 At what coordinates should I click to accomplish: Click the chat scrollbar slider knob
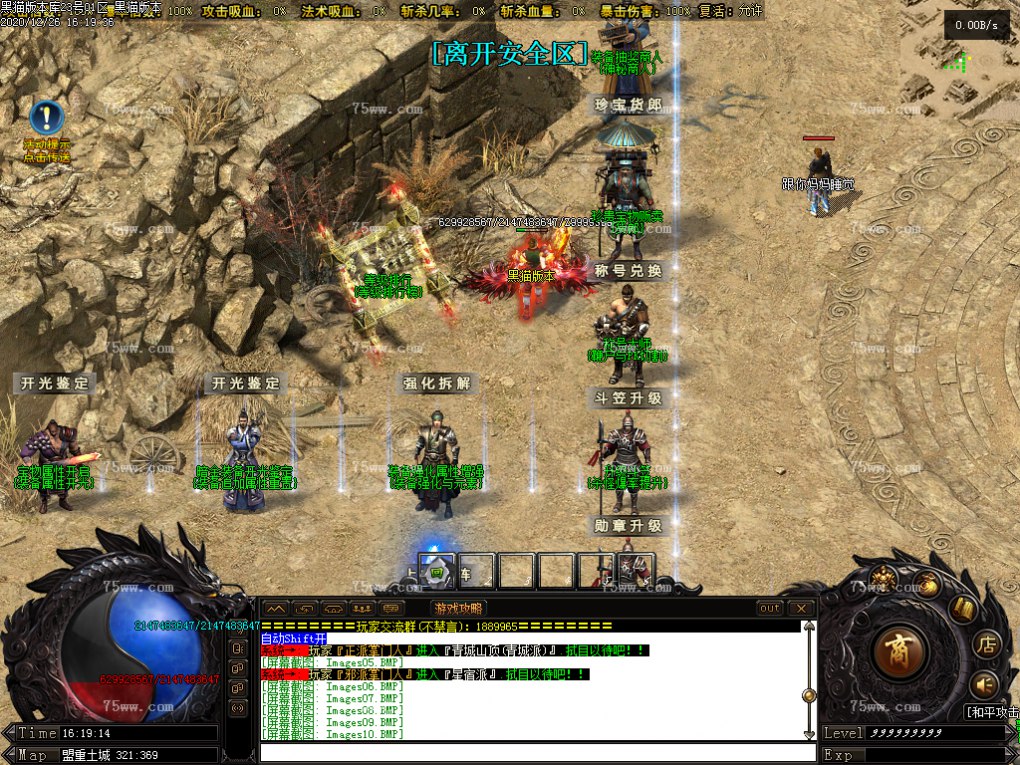point(808,695)
